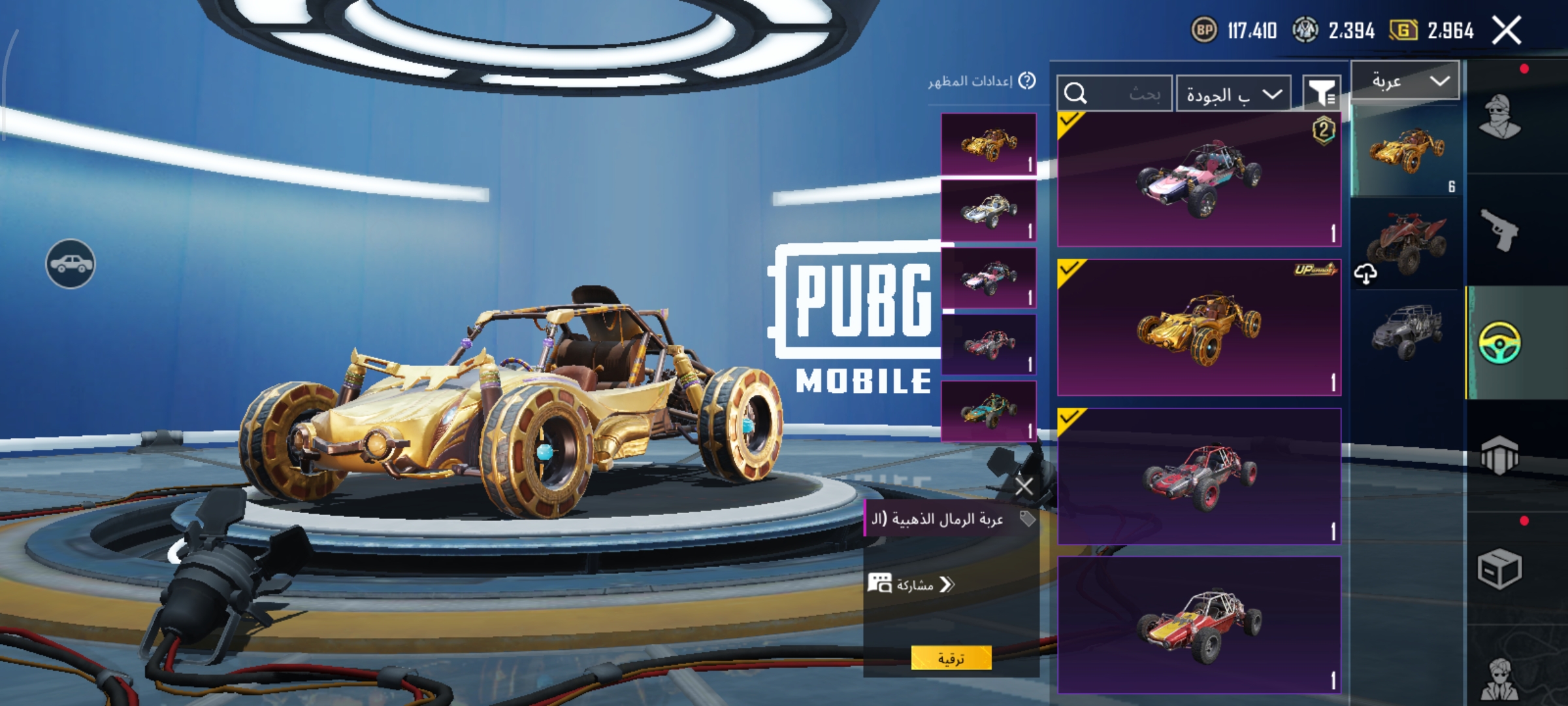Open the sort by quality dropdown

click(1233, 95)
